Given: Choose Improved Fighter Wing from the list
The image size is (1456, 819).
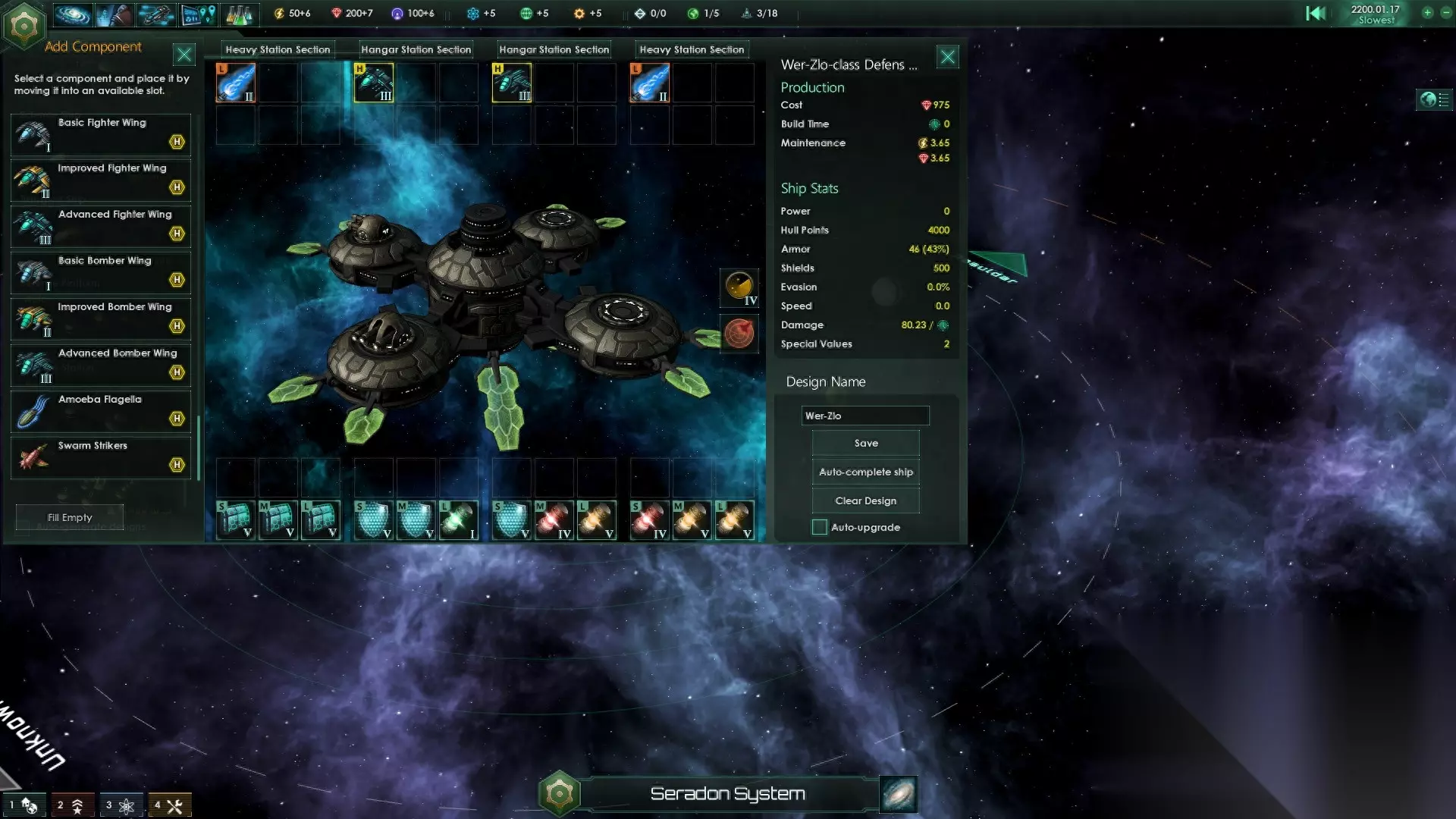Looking at the screenshot, I should 101,180.
